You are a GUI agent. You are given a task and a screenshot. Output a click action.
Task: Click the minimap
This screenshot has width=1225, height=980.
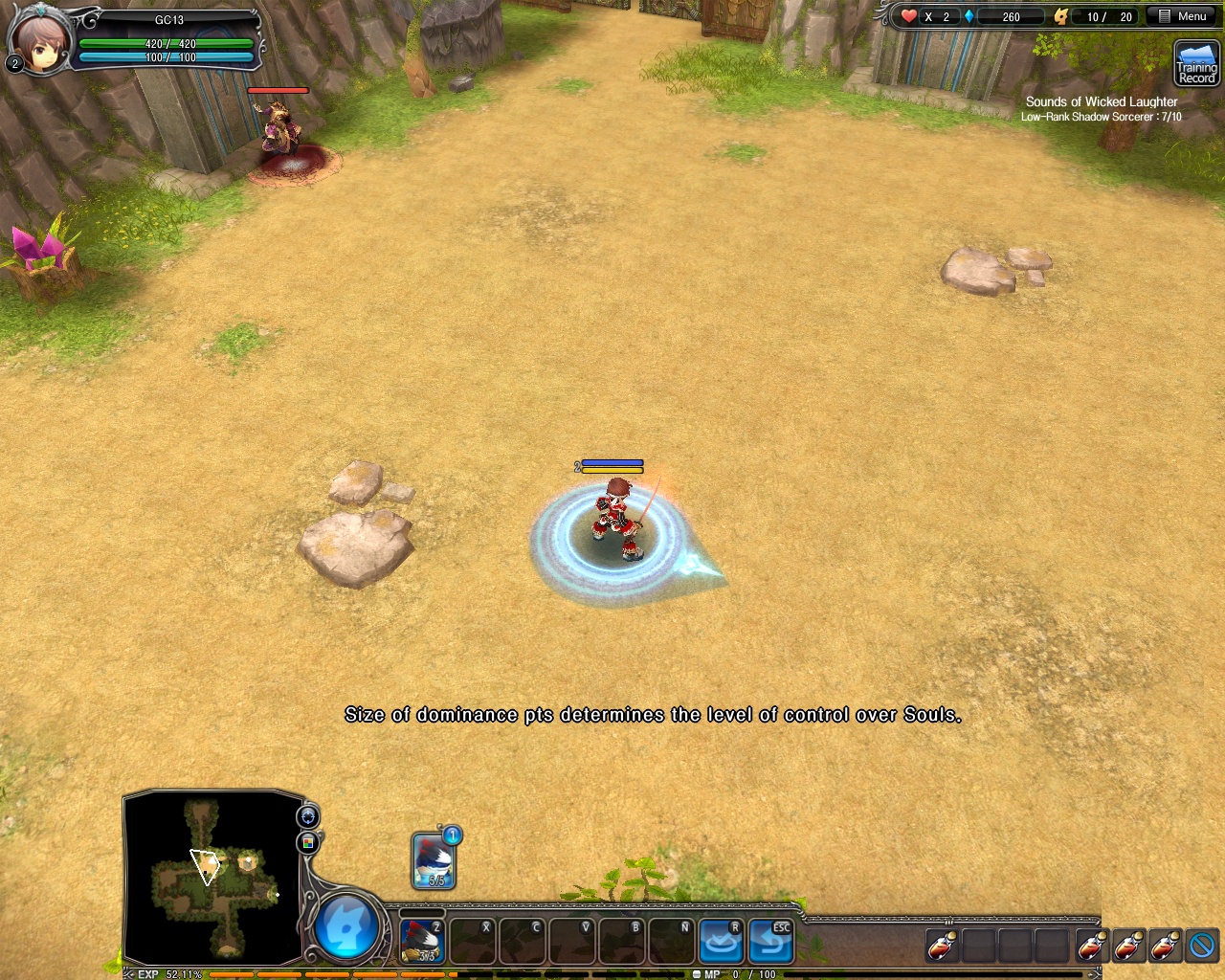click(212, 876)
